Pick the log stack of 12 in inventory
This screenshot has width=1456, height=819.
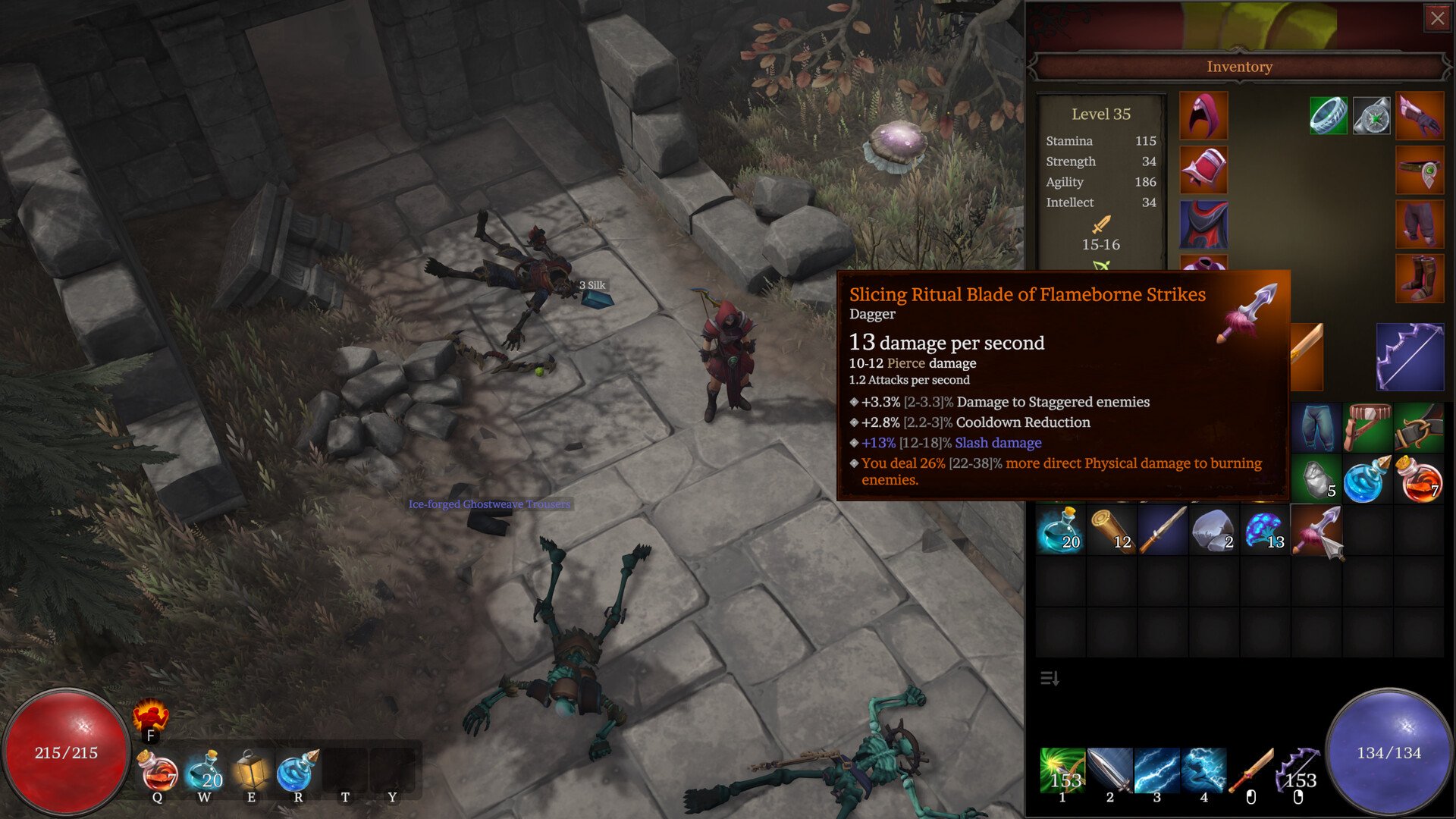(1112, 530)
